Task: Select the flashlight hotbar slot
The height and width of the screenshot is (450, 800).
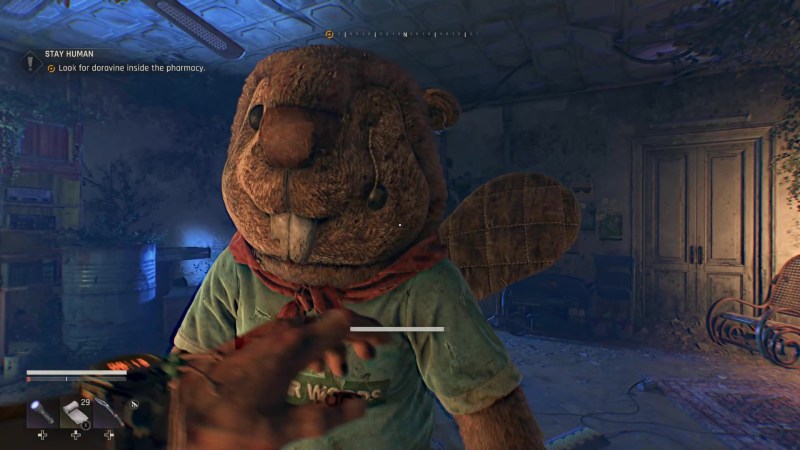Action: pyautogui.click(x=43, y=412)
